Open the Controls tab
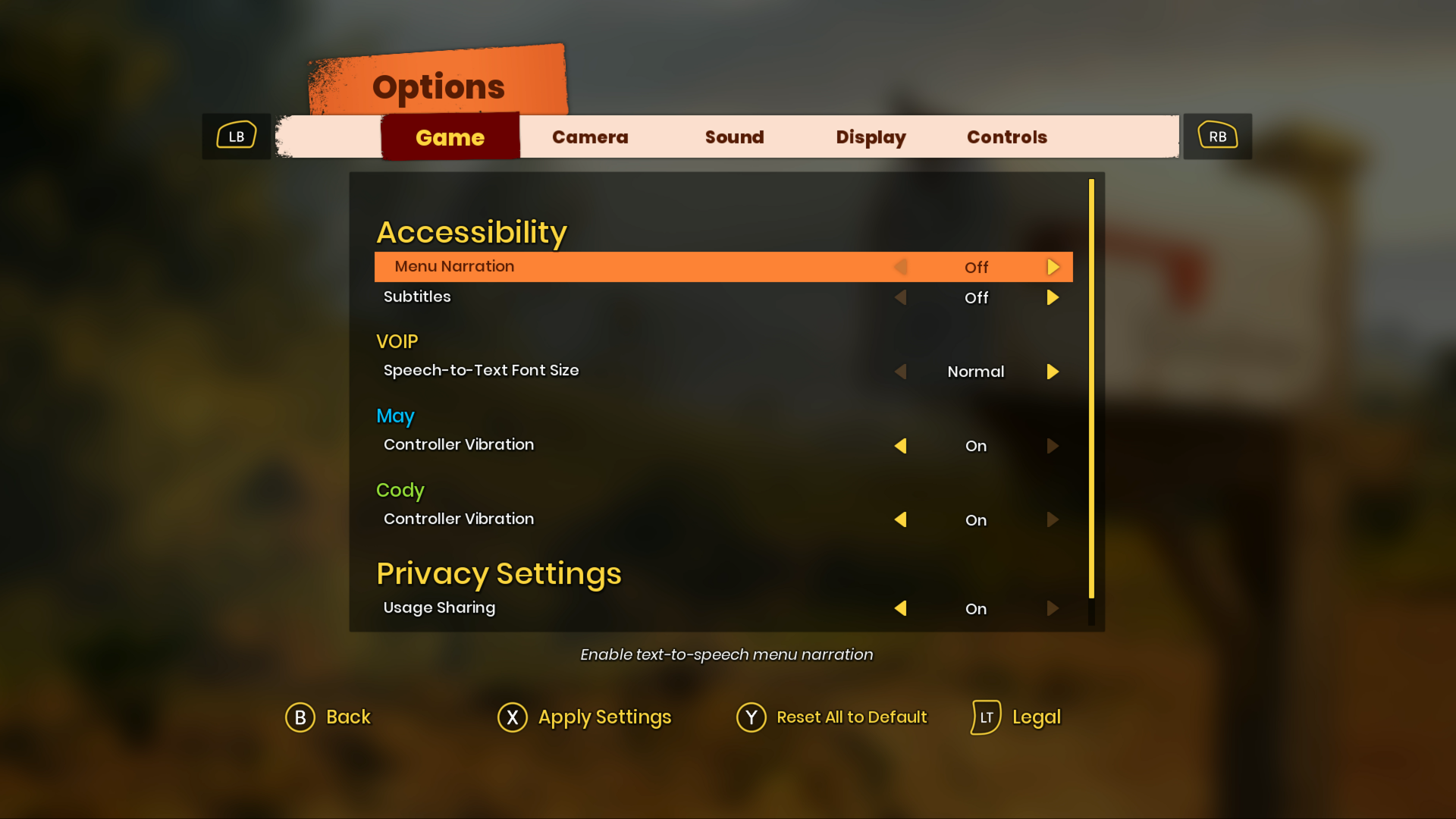 pyautogui.click(x=1006, y=137)
